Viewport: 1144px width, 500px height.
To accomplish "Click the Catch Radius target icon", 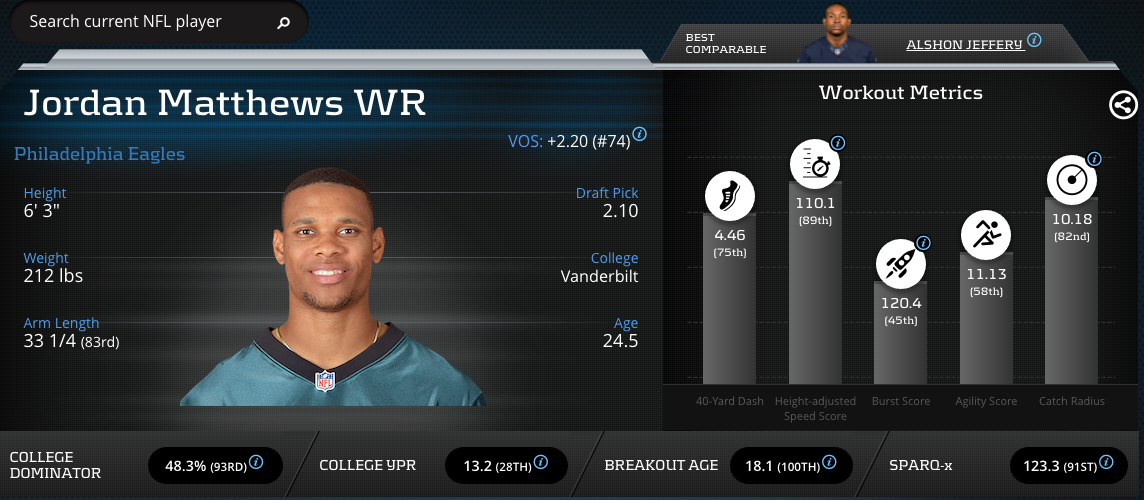I will click(x=1071, y=181).
